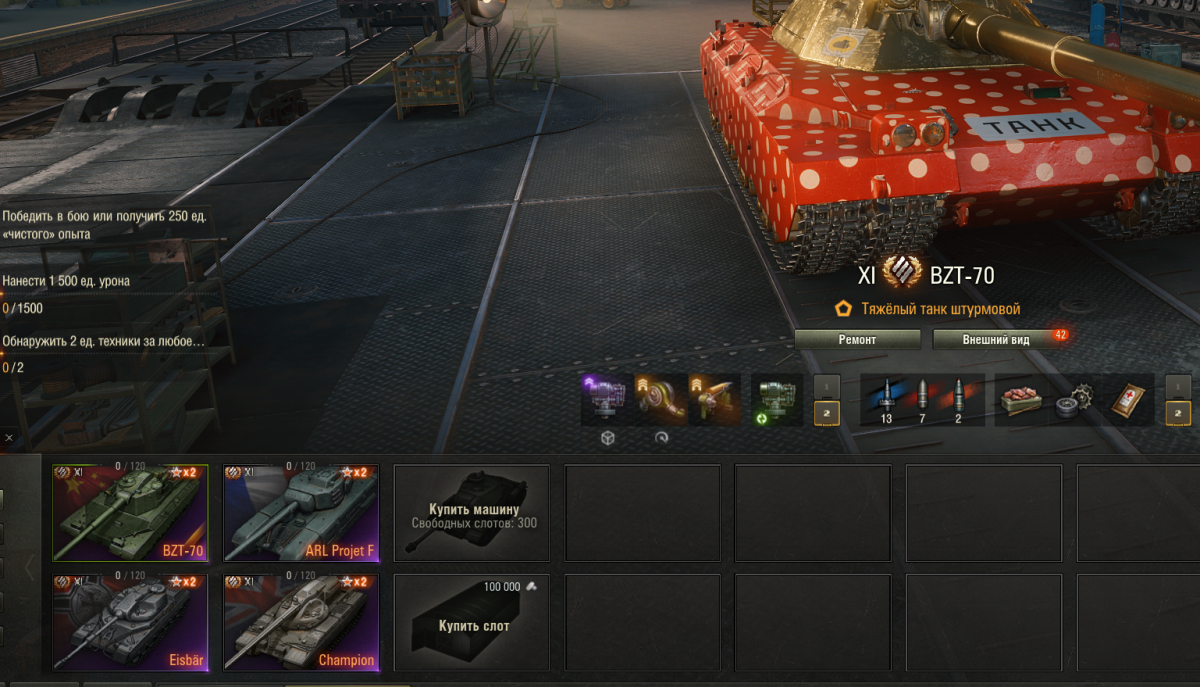Choose the ARL Projet F tank
This screenshot has width=1200, height=687.
(301, 513)
